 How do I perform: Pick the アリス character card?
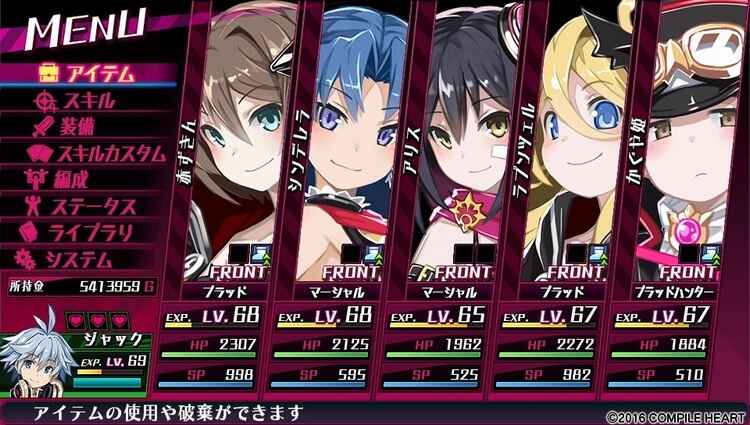[450, 200]
